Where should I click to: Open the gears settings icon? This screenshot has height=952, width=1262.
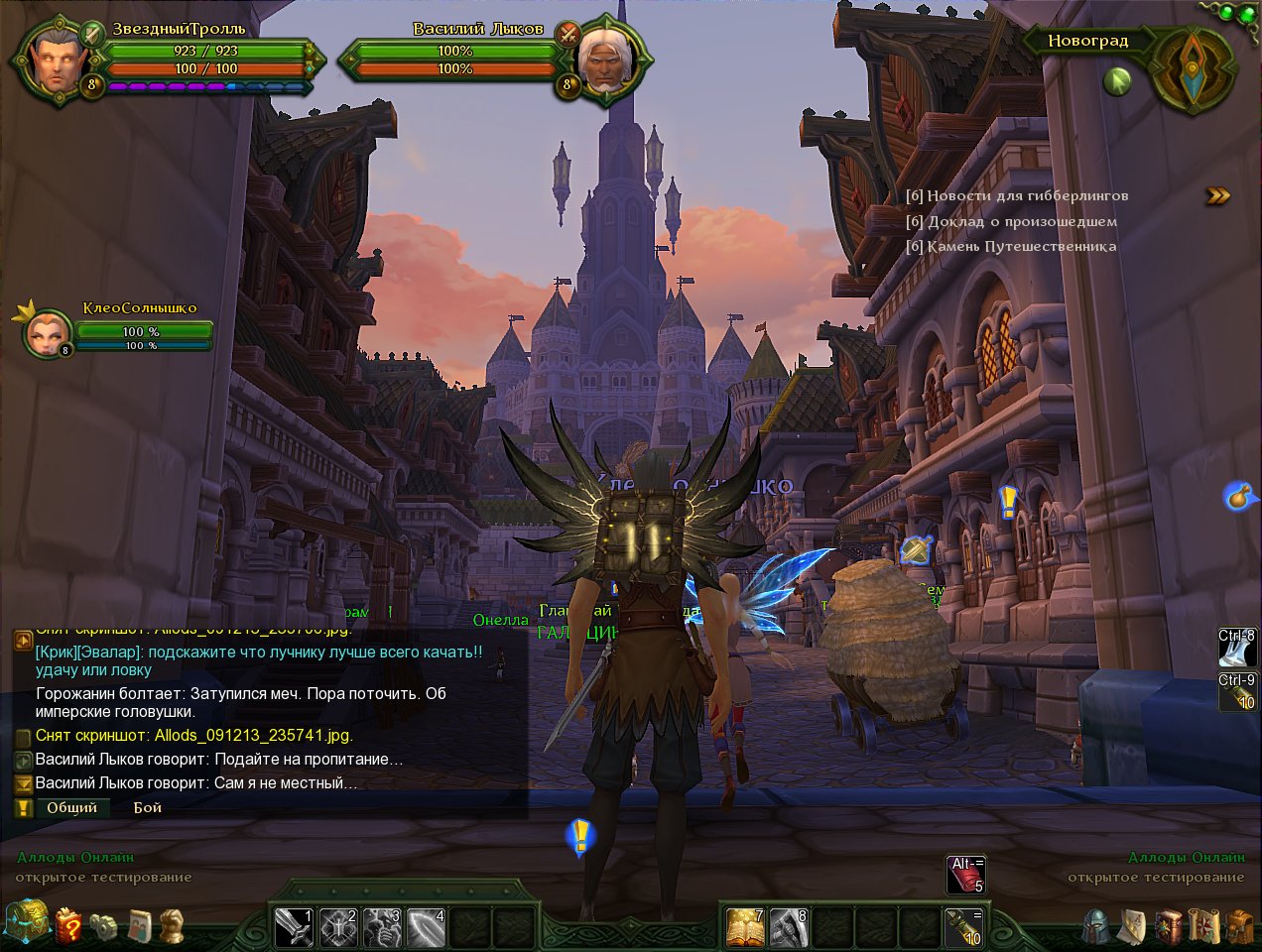pos(104,926)
